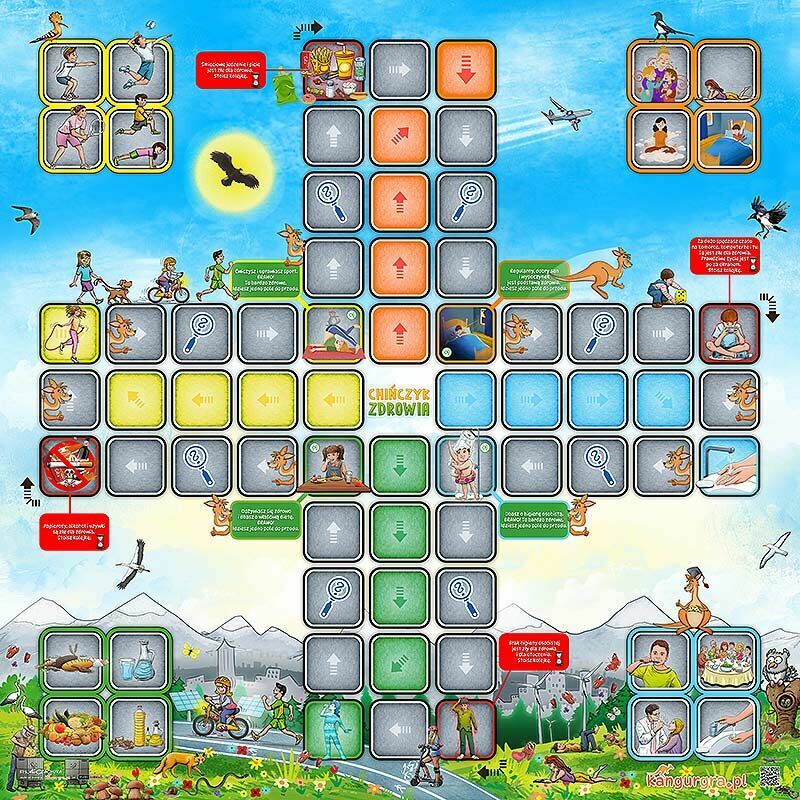Select the water jug and glass tile
The image size is (800, 800).
point(137,658)
